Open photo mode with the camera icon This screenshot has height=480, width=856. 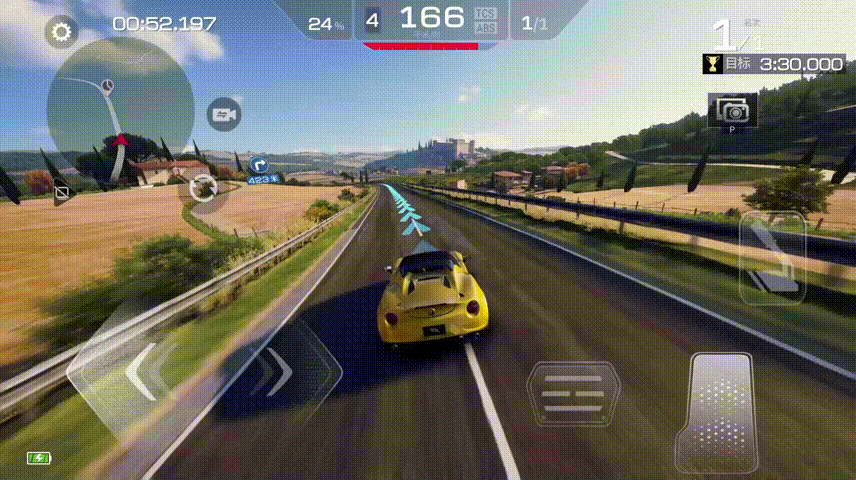[x=732, y=108]
